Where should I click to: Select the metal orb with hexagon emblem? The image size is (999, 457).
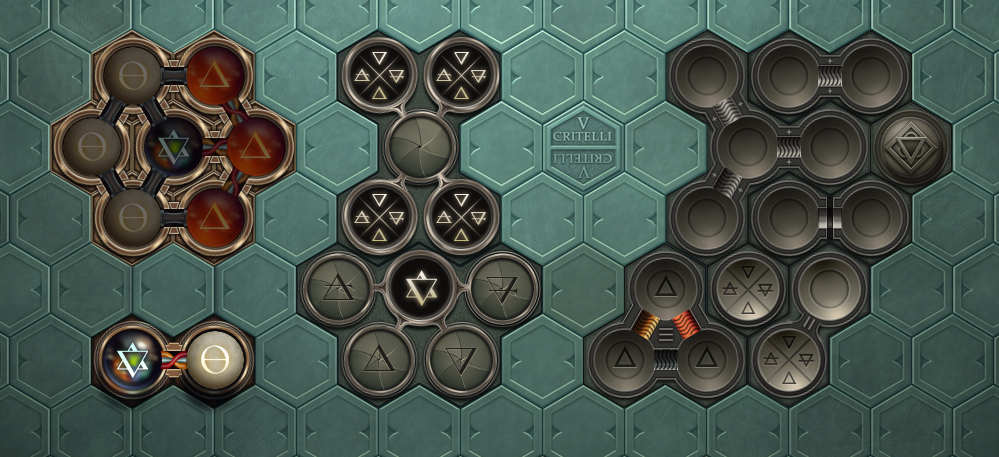(911, 147)
